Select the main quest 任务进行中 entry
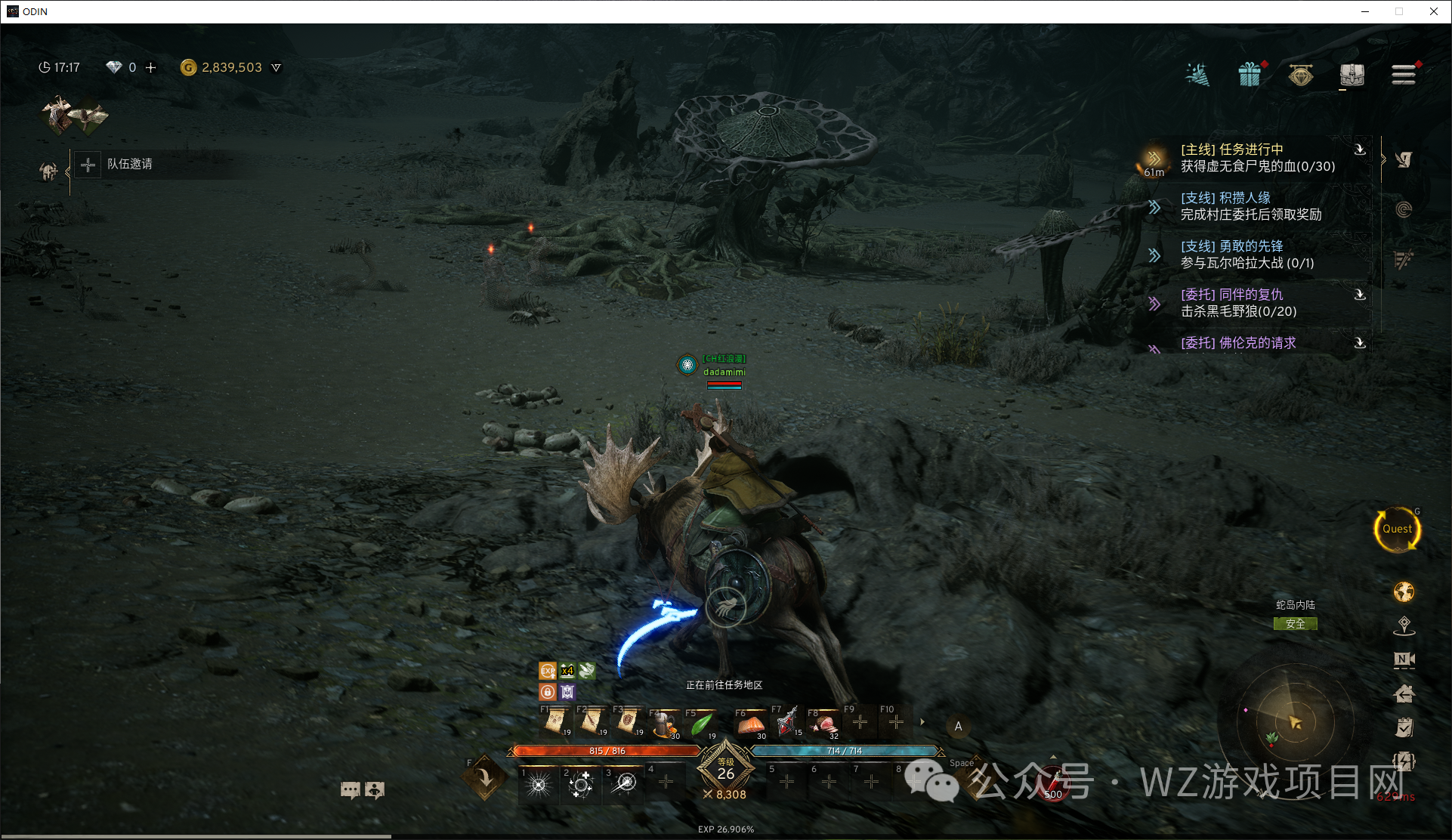 pyautogui.click(x=1257, y=158)
